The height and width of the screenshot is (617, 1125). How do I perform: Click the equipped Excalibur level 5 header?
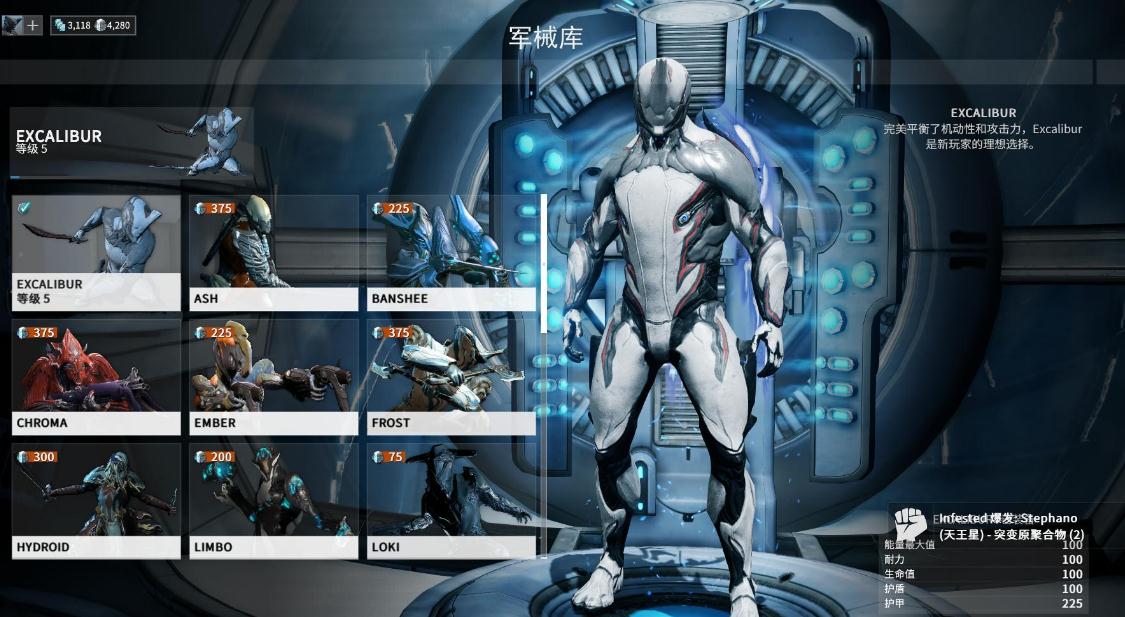(x=130, y=141)
